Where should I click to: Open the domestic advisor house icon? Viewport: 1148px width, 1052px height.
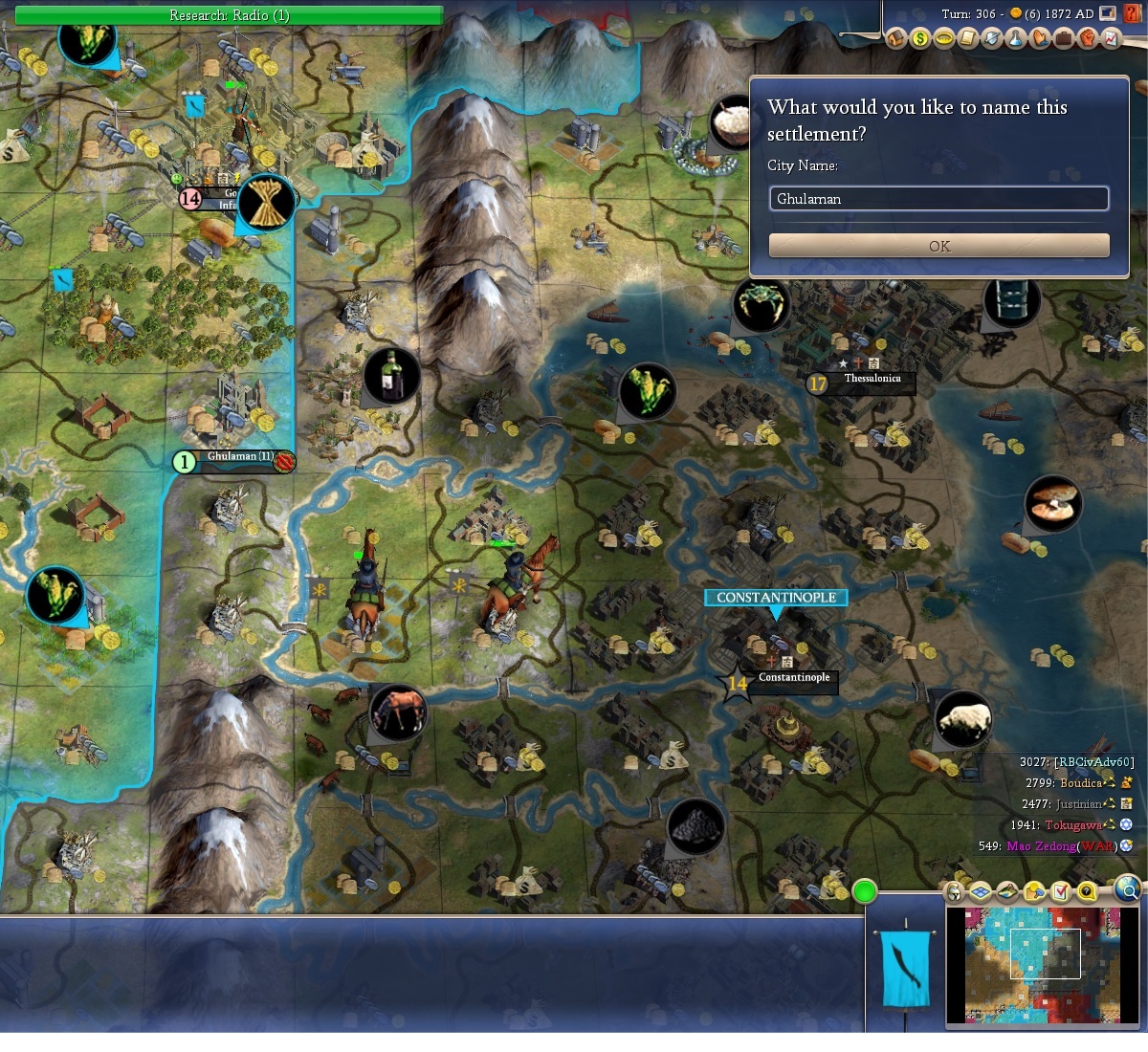[896, 38]
